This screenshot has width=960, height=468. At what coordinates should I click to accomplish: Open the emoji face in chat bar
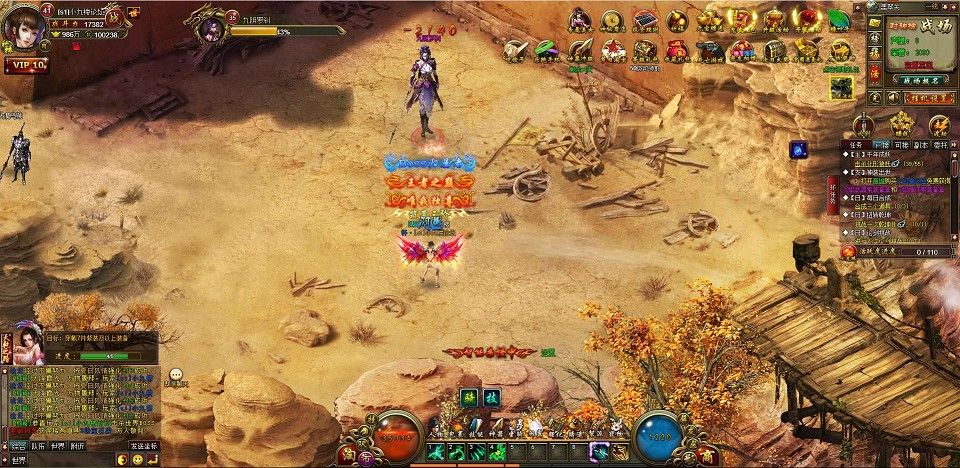[136, 459]
